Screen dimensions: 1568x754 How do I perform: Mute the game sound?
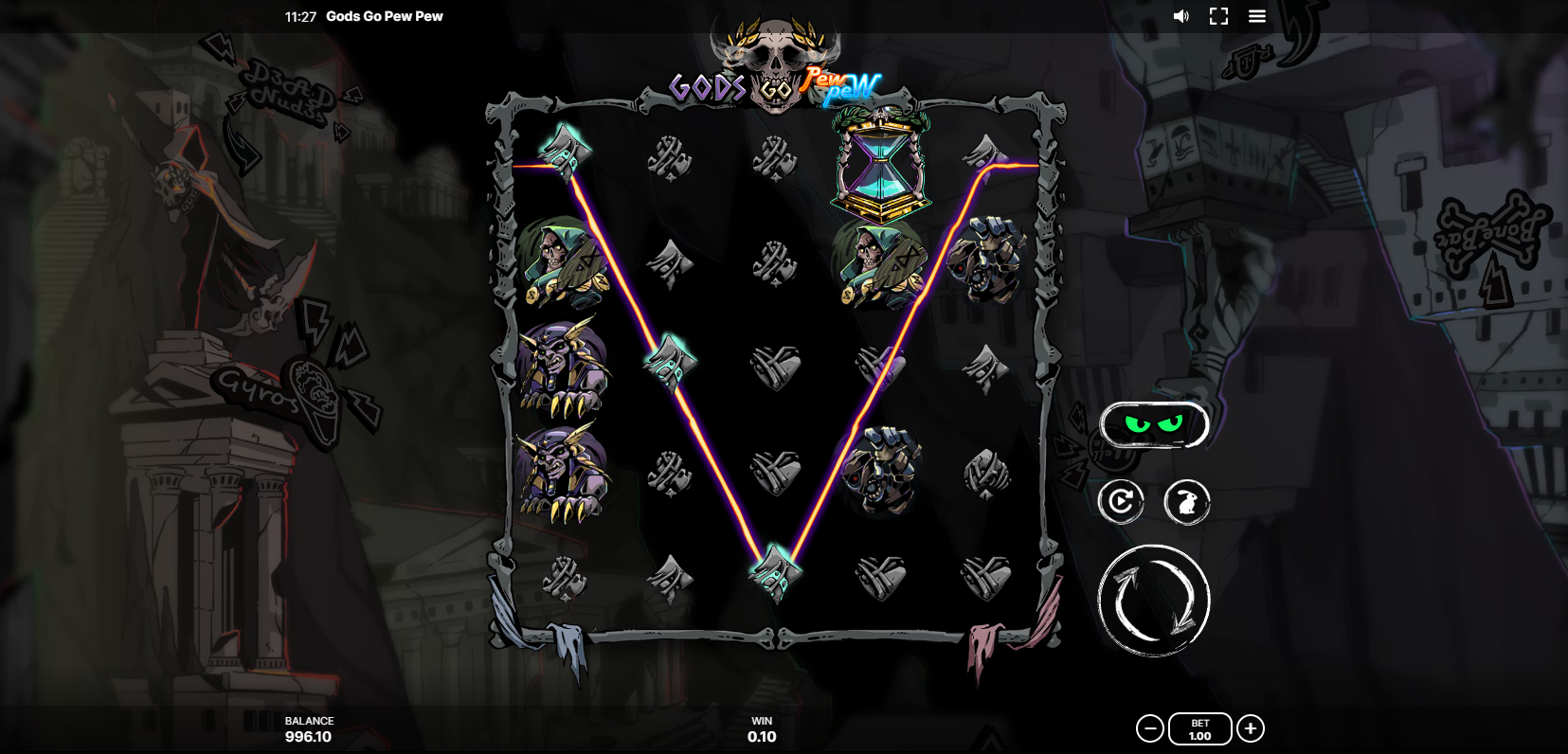(1181, 16)
